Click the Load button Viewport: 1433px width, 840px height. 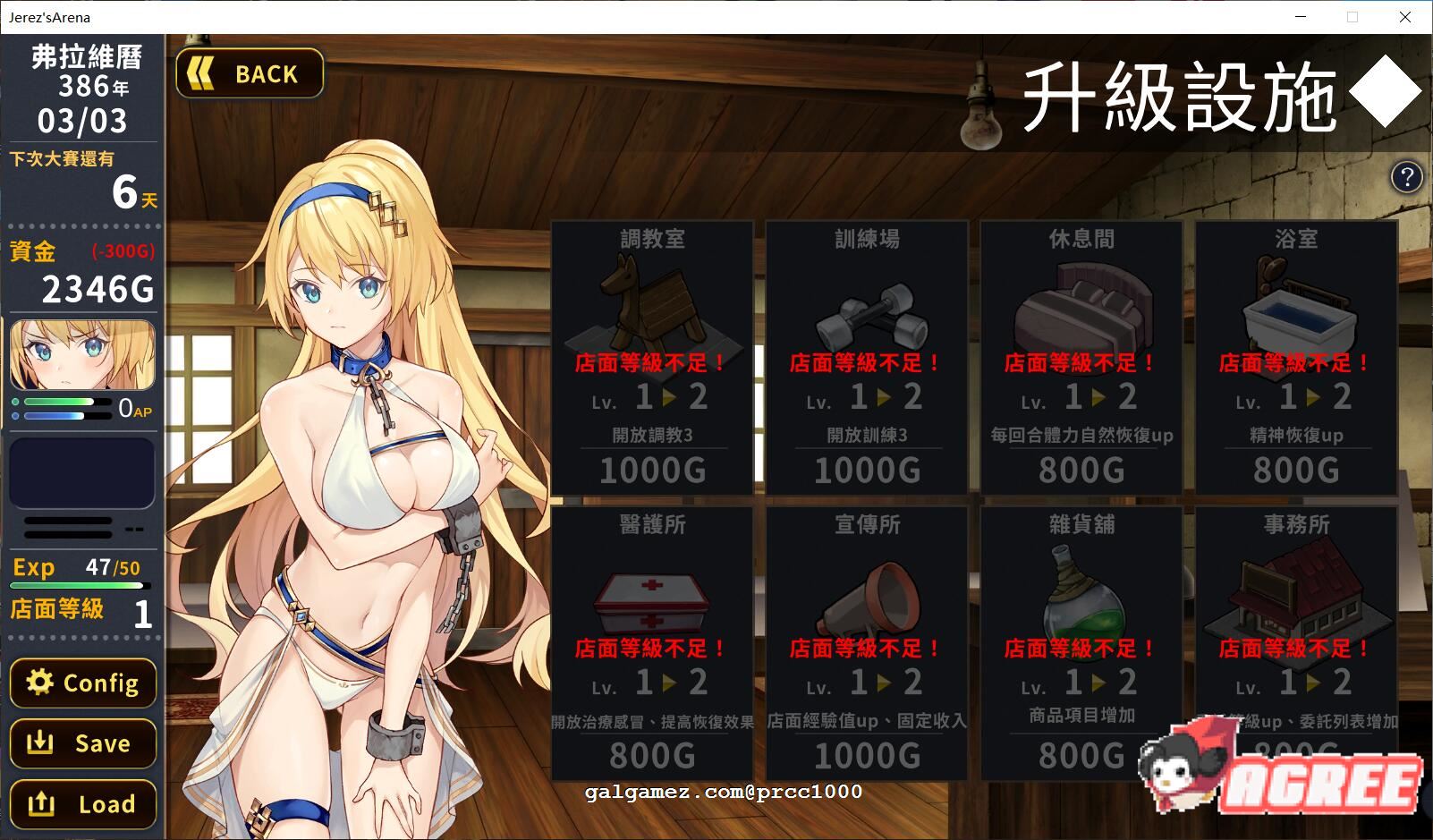(x=83, y=803)
